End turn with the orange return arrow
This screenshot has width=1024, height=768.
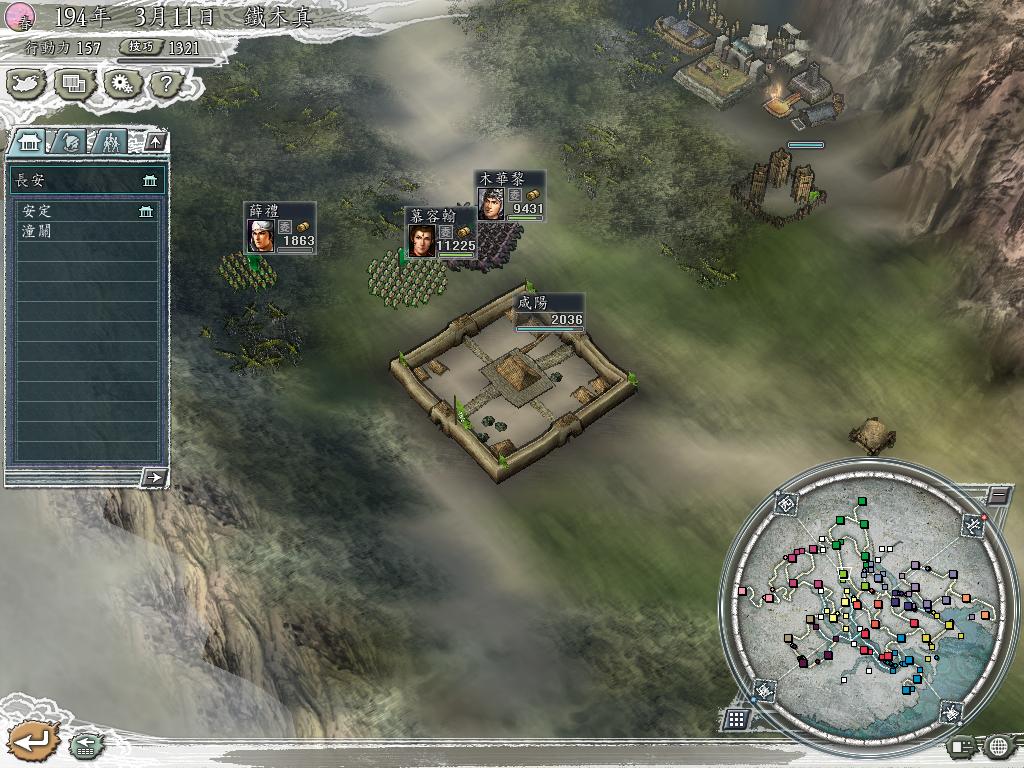pyautogui.click(x=32, y=741)
